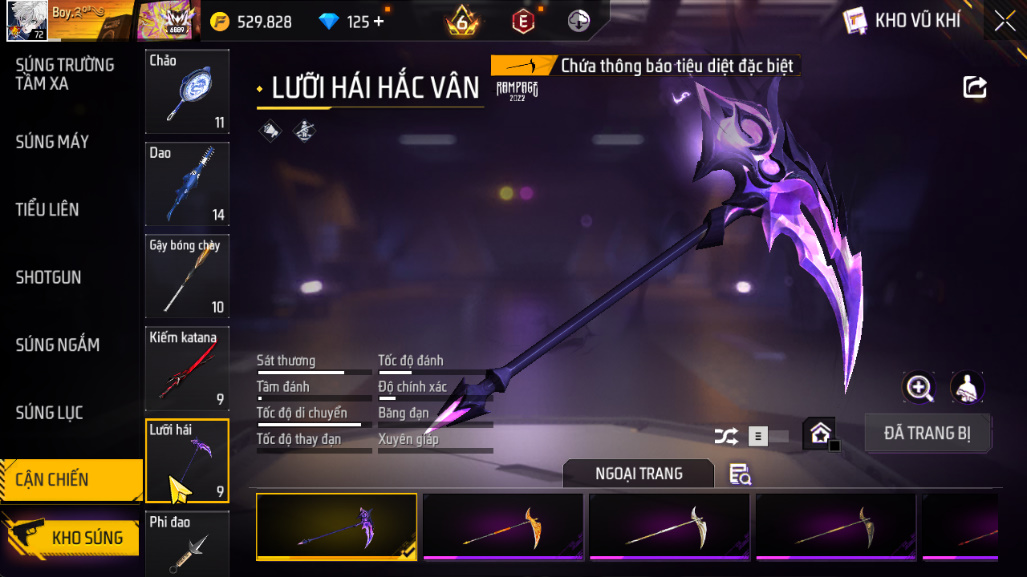Switch to the TIỂU LIÊN category
This screenshot has height=577, width=1027.
[47, 210]
